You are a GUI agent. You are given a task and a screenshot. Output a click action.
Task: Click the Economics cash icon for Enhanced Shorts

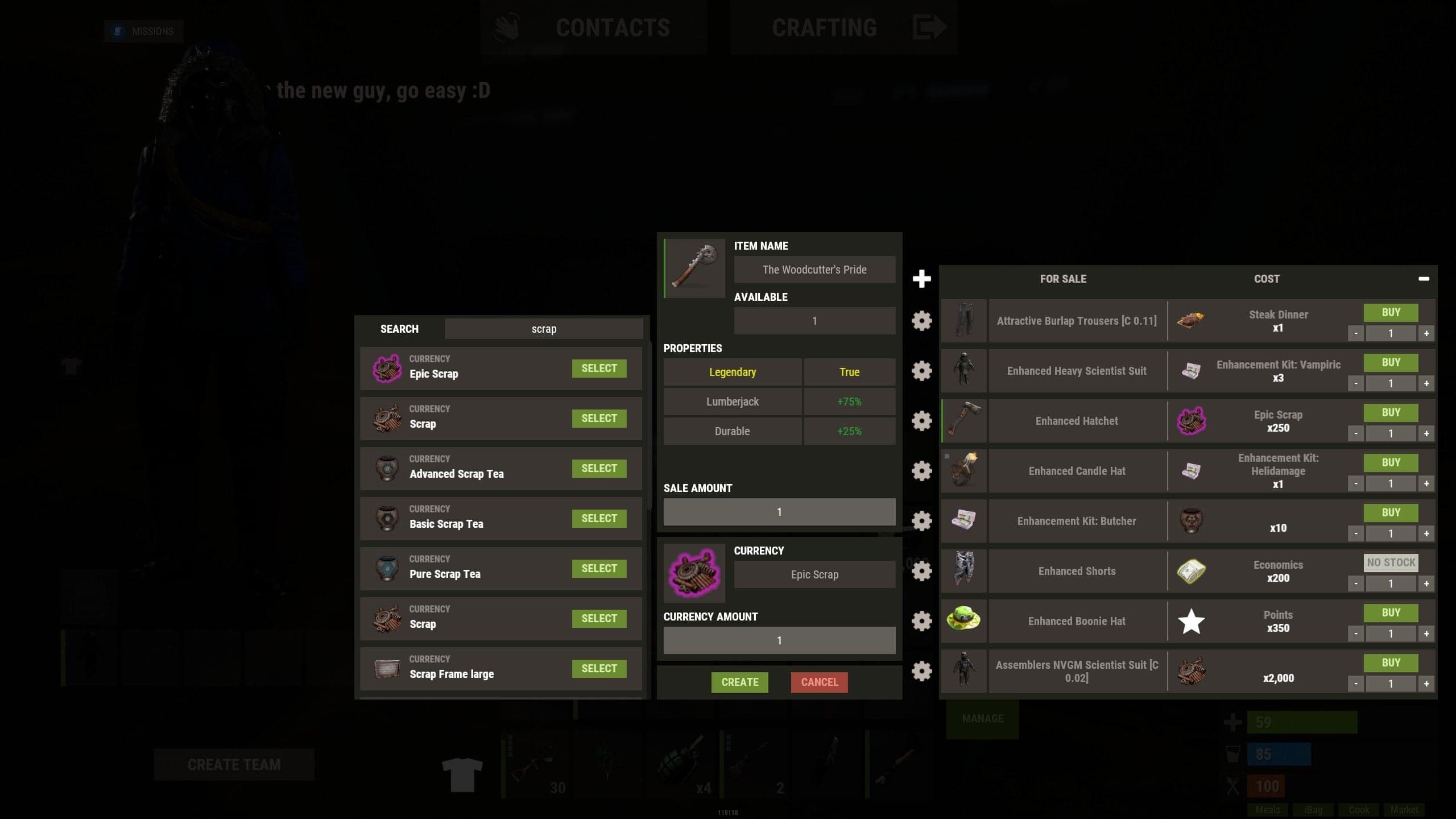(x=1190, y=571)
